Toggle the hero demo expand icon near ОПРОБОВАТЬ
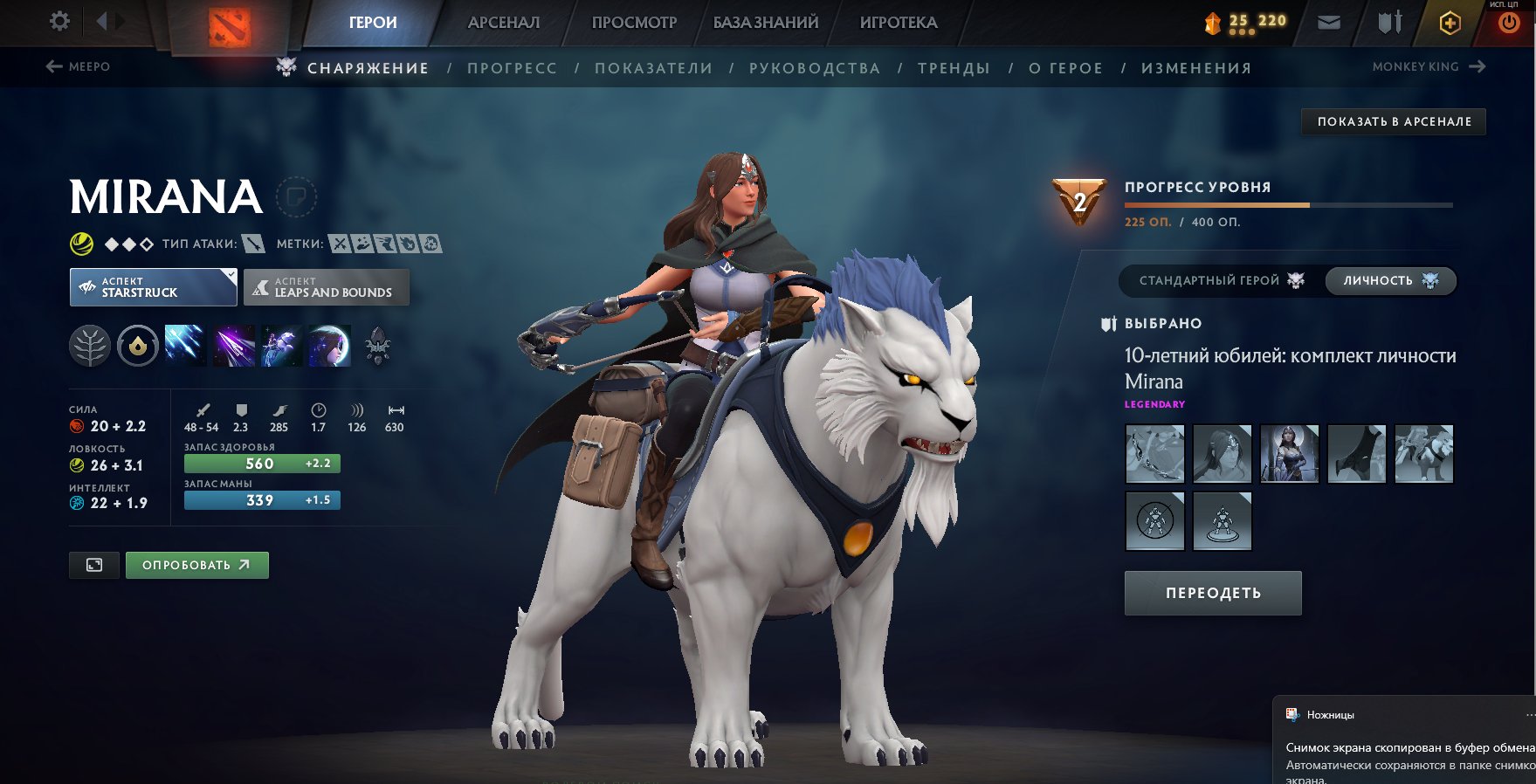This screenshot has width=1536, height=784. (93, 565)
